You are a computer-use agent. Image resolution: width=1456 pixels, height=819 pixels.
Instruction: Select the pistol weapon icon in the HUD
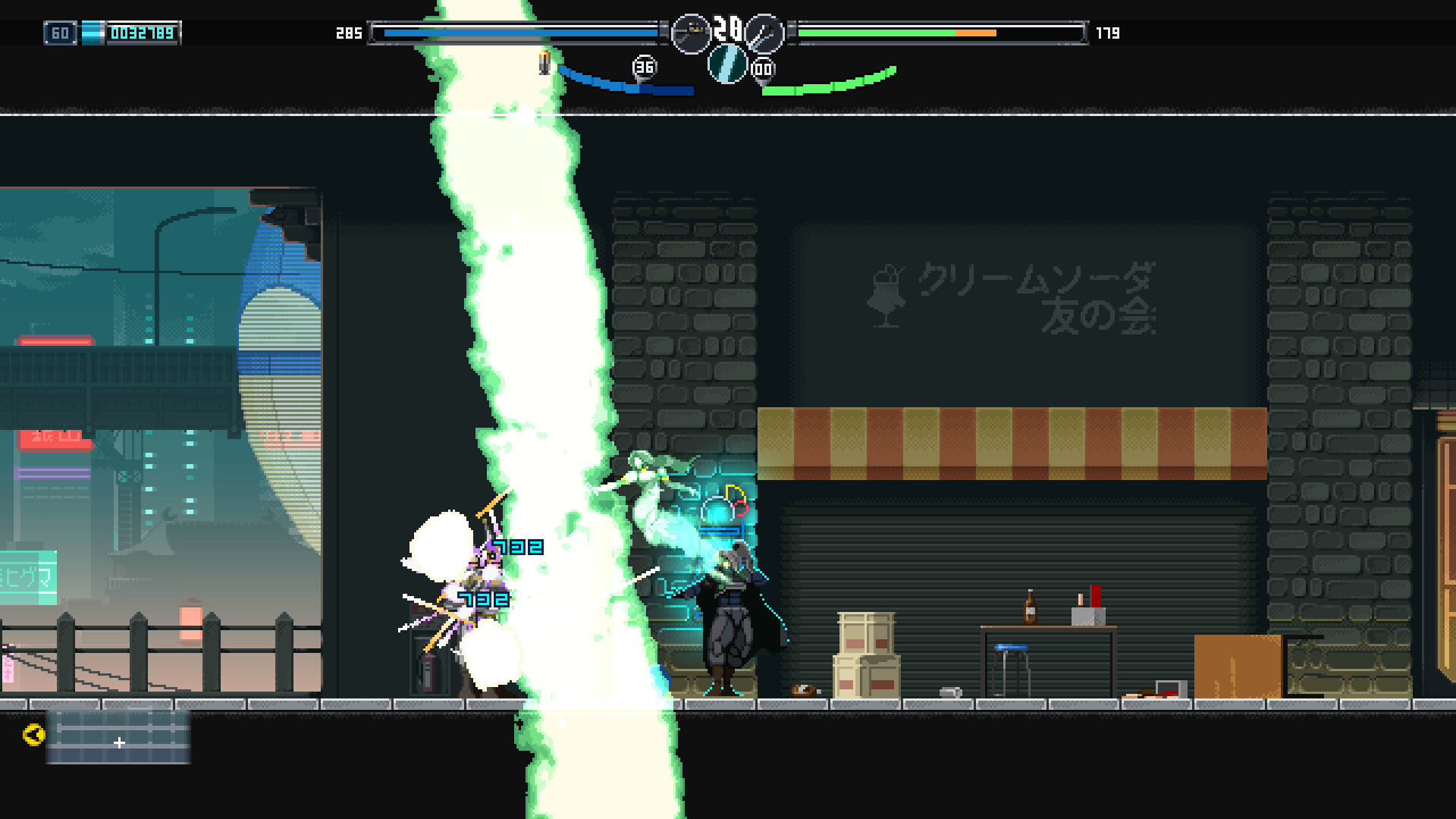[x=691, y=34]
